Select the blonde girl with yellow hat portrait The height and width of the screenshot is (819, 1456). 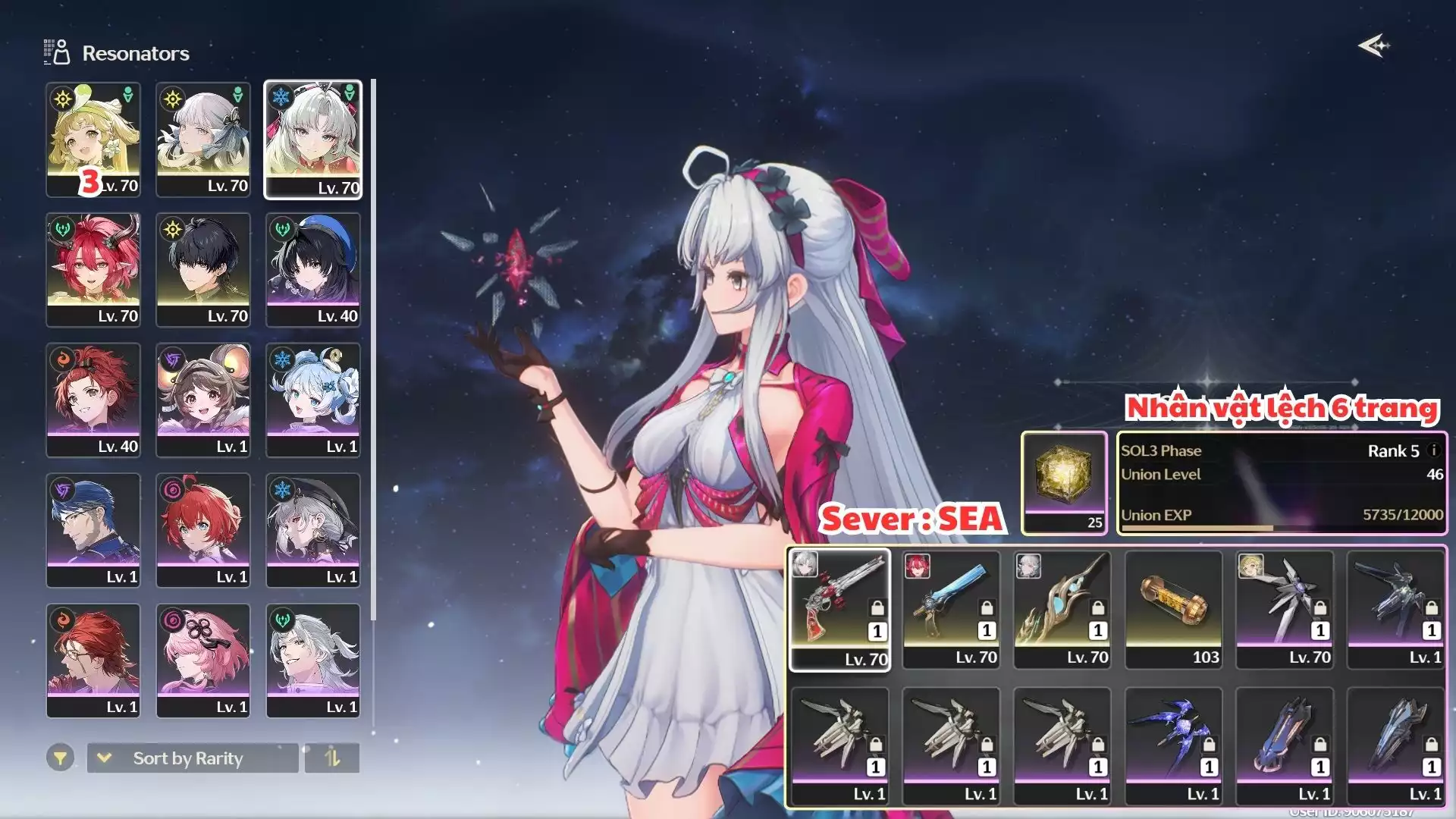click(x=93, y=140)
